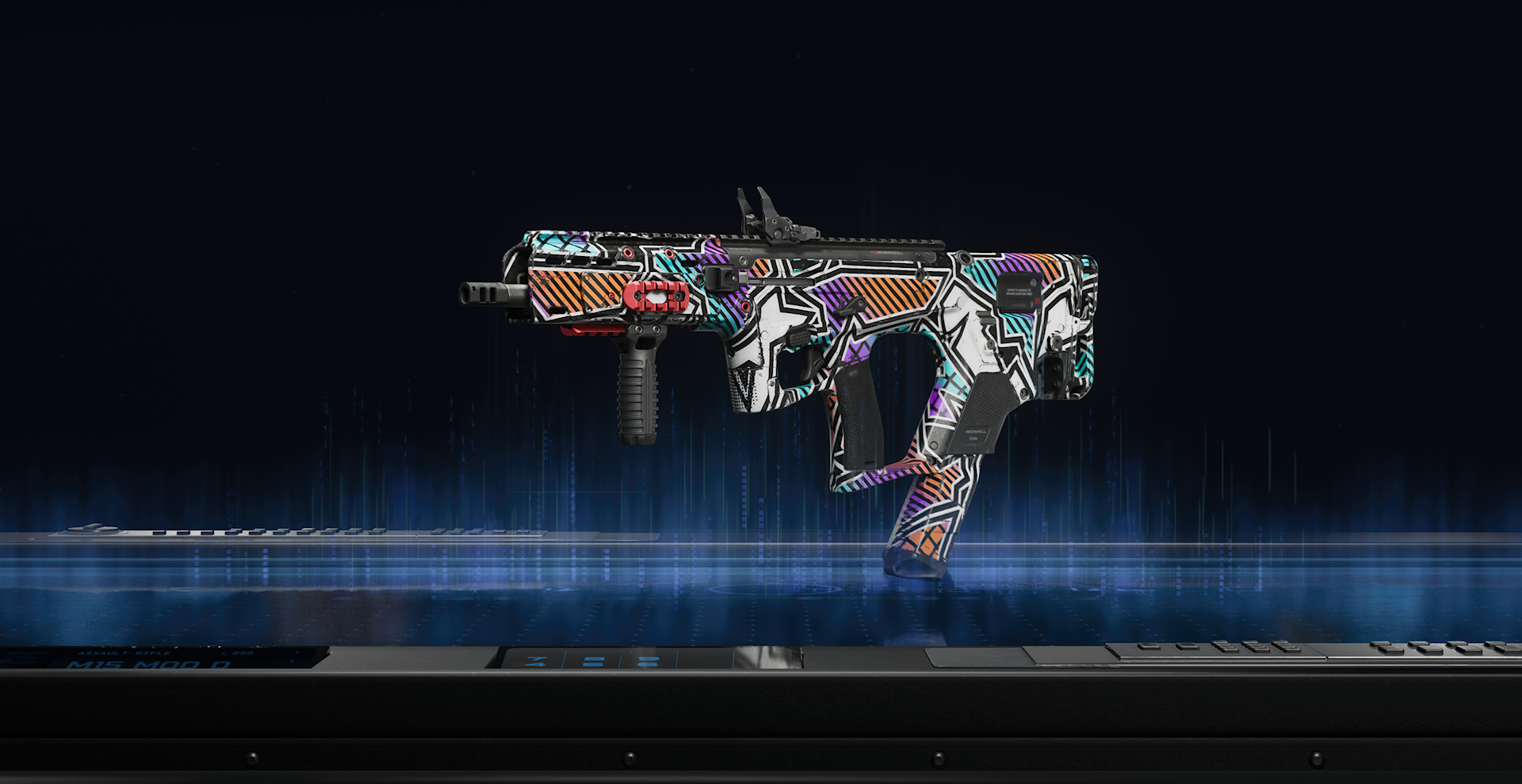The width and height of the screenshot is (1522, 784).
Task: Select the ASSAULT RIFLE category label
Action: [x=123, y=652]
